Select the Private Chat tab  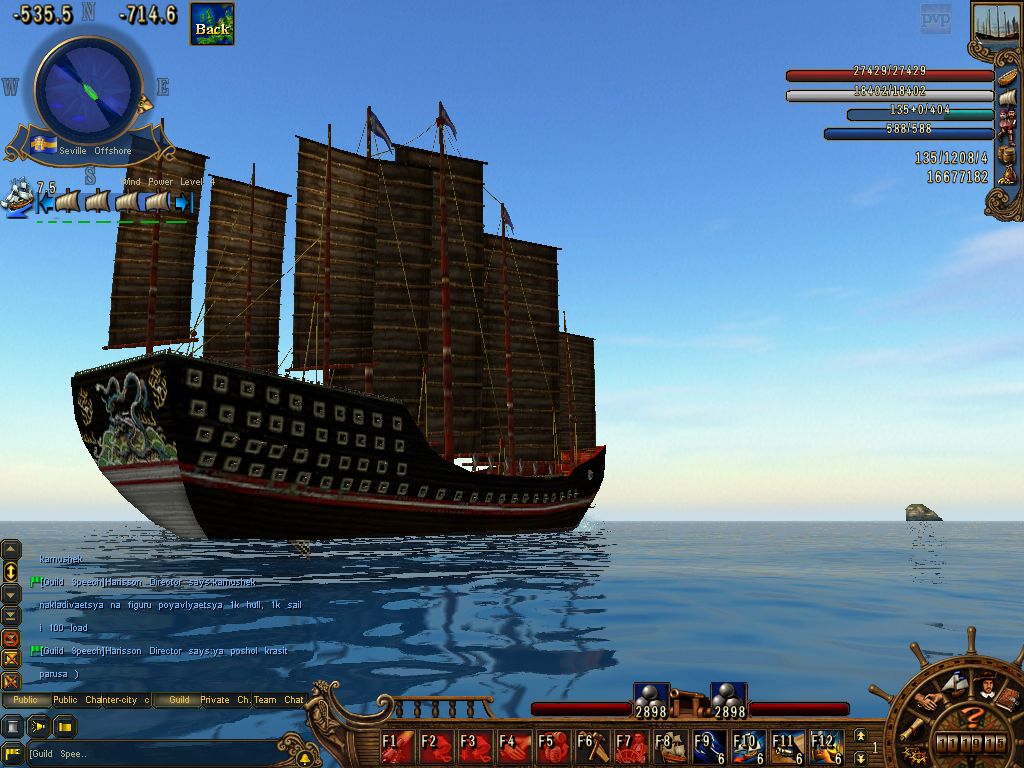pos(226,700)
